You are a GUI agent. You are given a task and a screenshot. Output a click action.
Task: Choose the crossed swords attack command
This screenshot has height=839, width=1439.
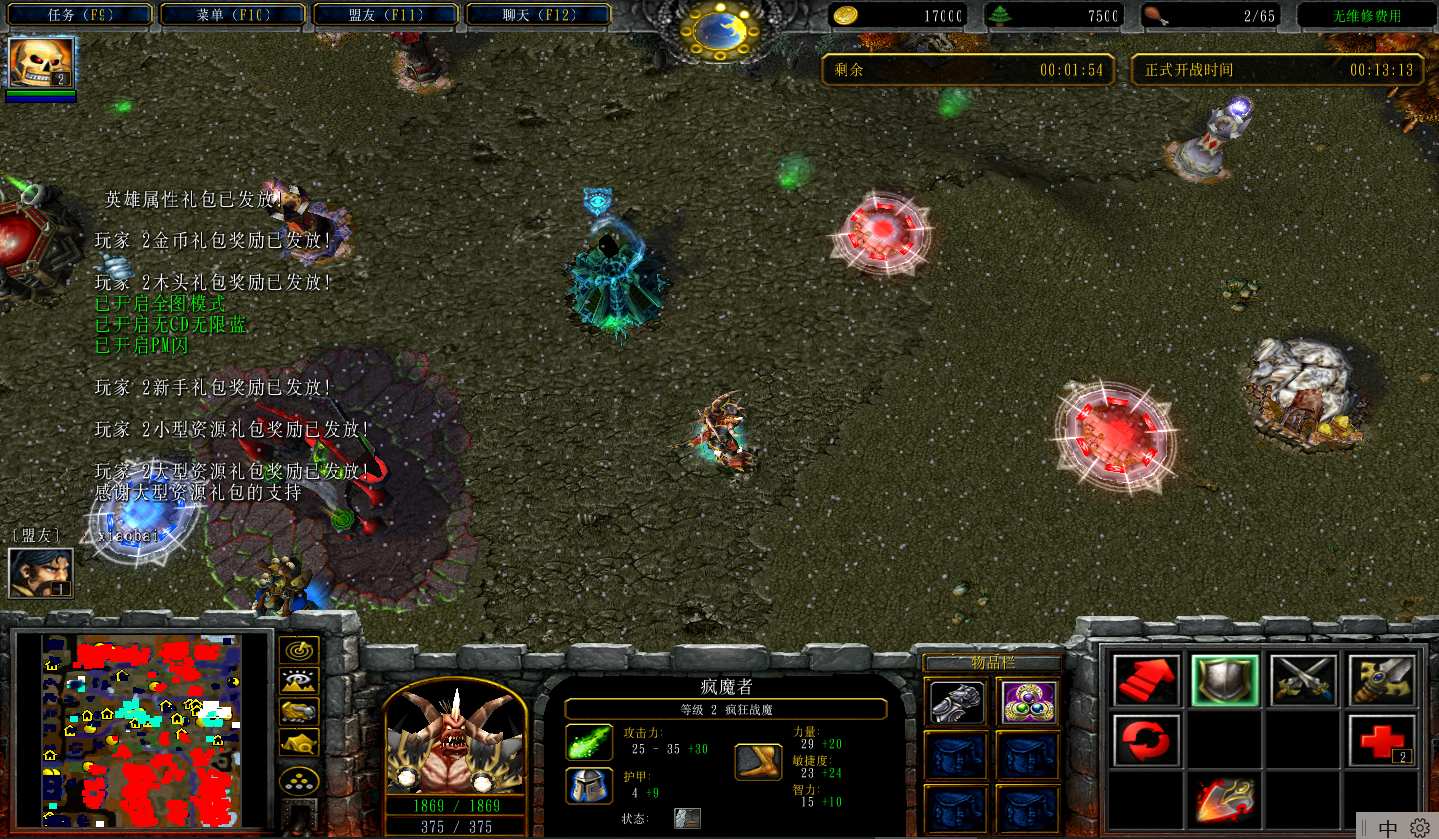pyautogui.click(x=1303, y=682)
